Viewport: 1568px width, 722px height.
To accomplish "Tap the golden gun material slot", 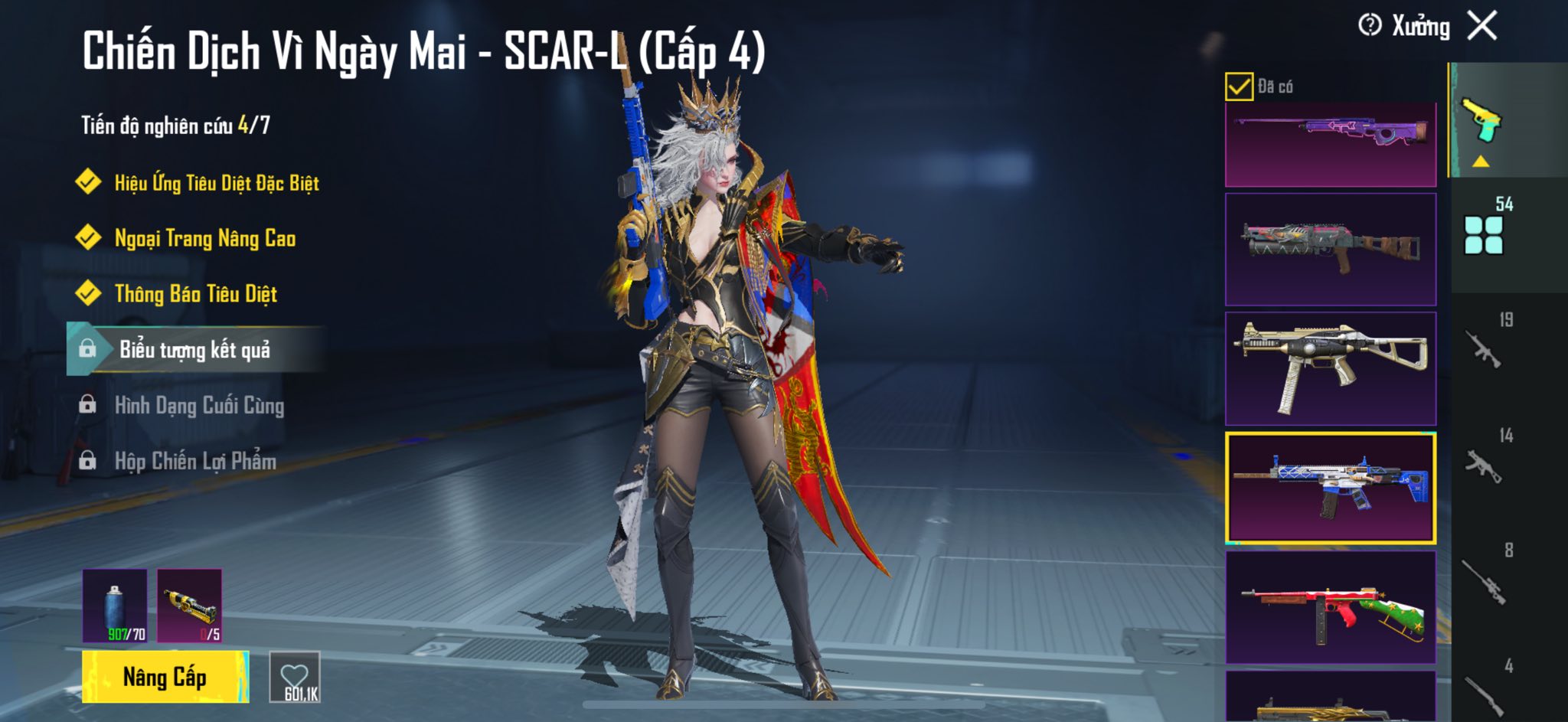I will pyautogui.click(x=189, y=605).
